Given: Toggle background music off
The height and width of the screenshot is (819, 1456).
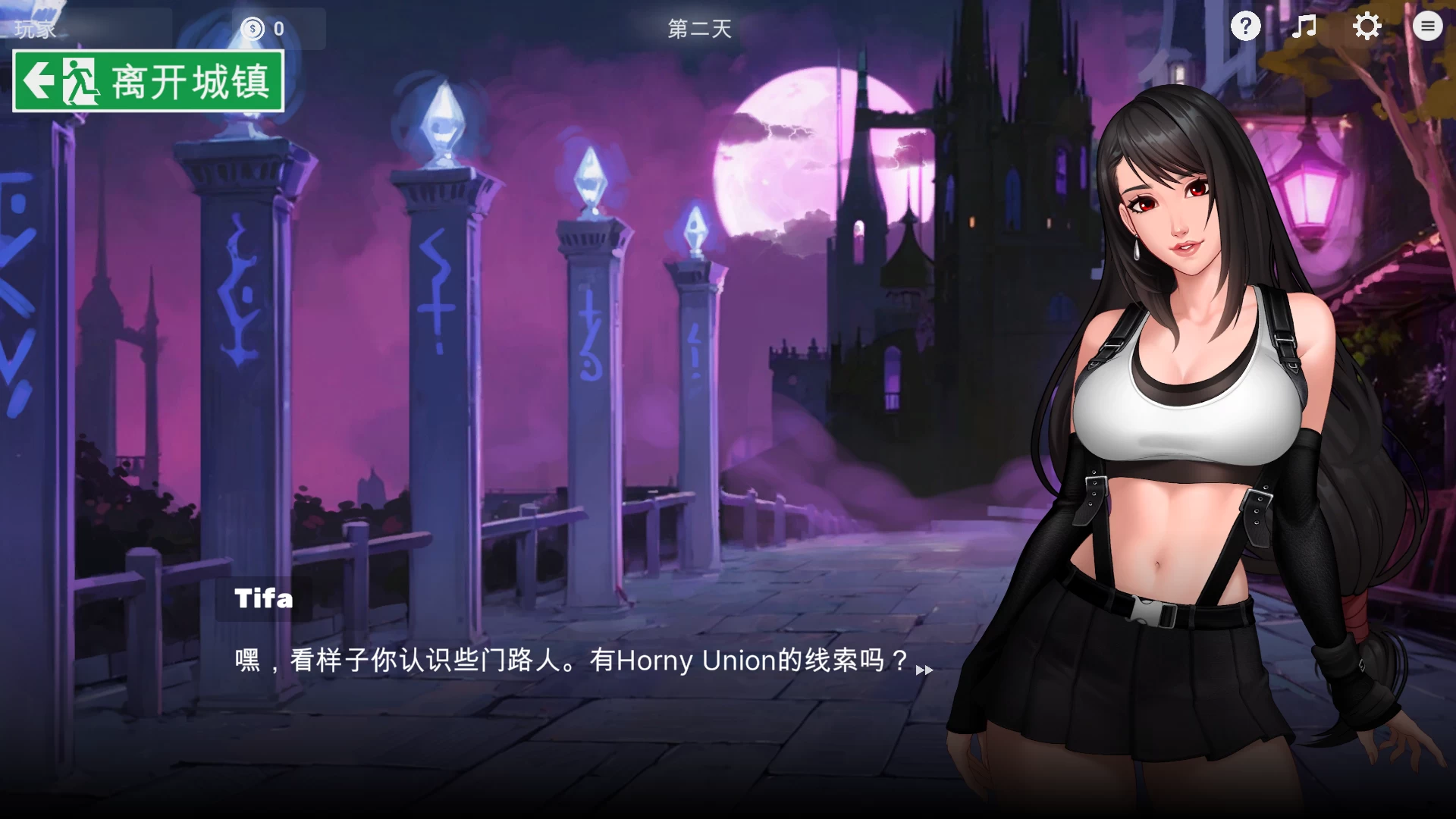Looking at the screenshot, I should tap(1305, 27).
